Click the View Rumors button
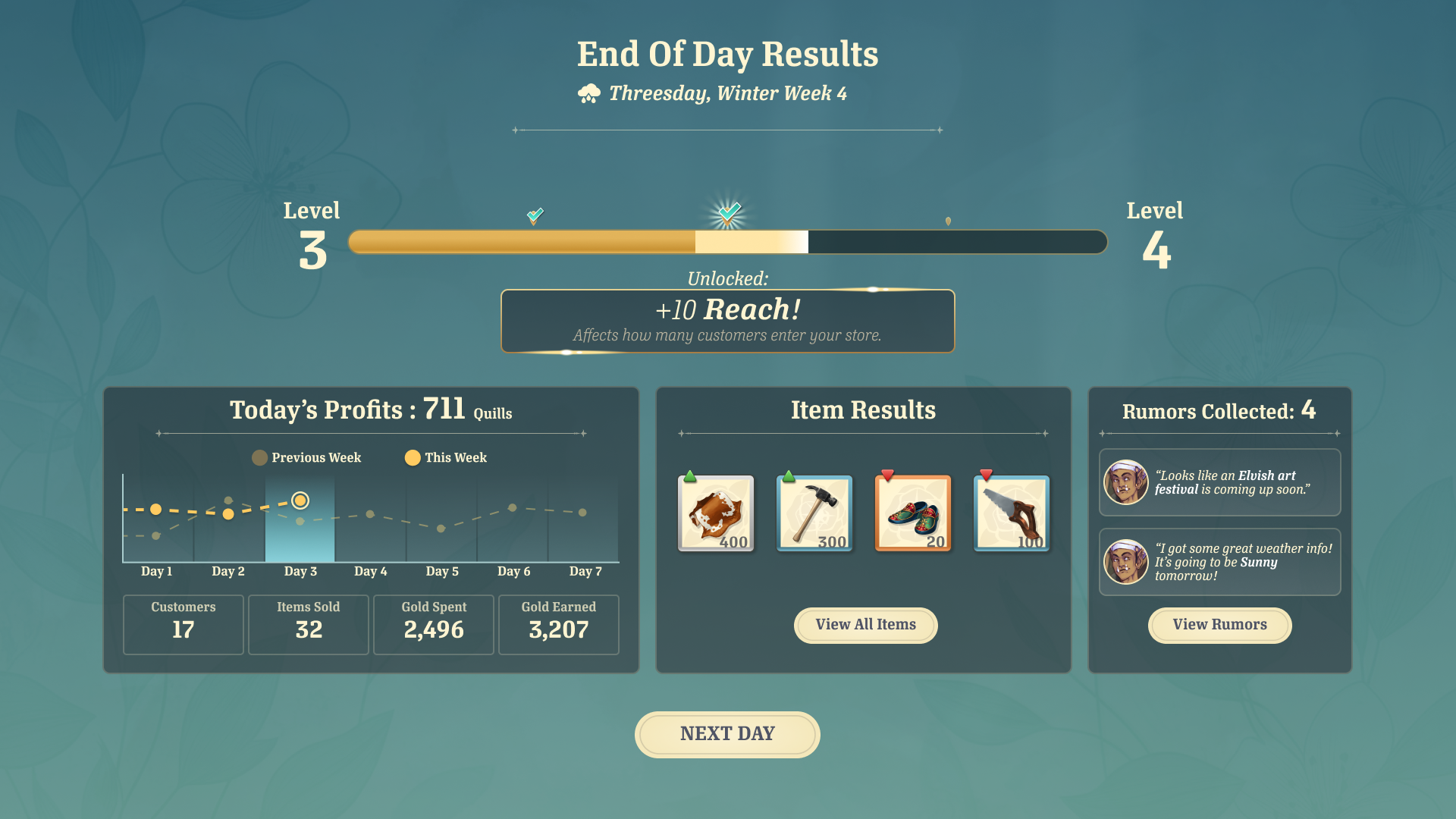Image resolution: width=1456 pixels, height=819 pixels. (1219, 625)
